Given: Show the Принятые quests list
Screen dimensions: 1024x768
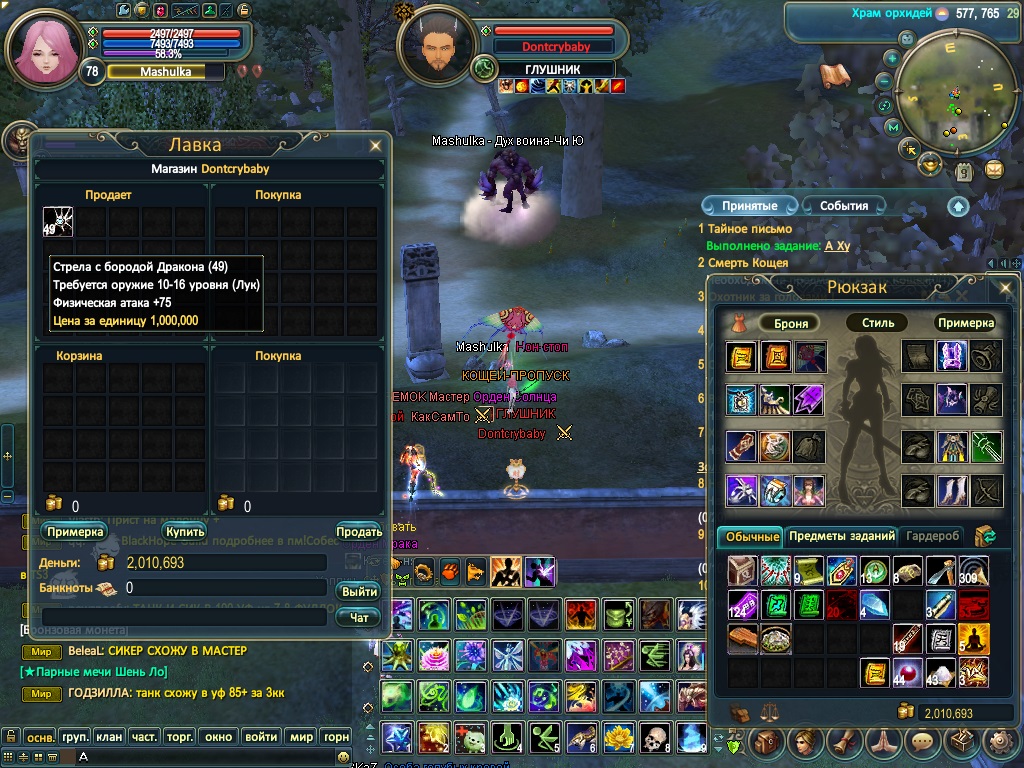Looking at the screenshot, I should 749,206.
